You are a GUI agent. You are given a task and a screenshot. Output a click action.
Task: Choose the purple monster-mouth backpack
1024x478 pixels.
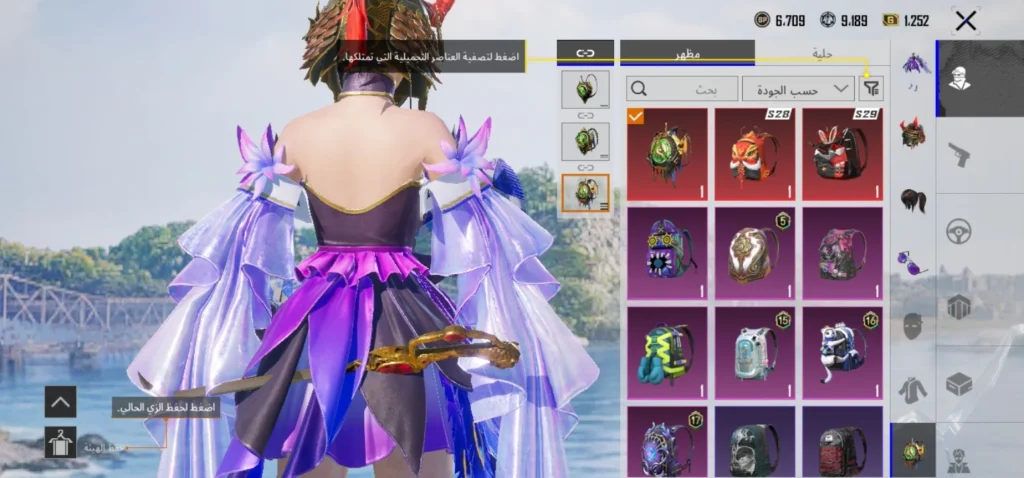[x=667, y=252]
